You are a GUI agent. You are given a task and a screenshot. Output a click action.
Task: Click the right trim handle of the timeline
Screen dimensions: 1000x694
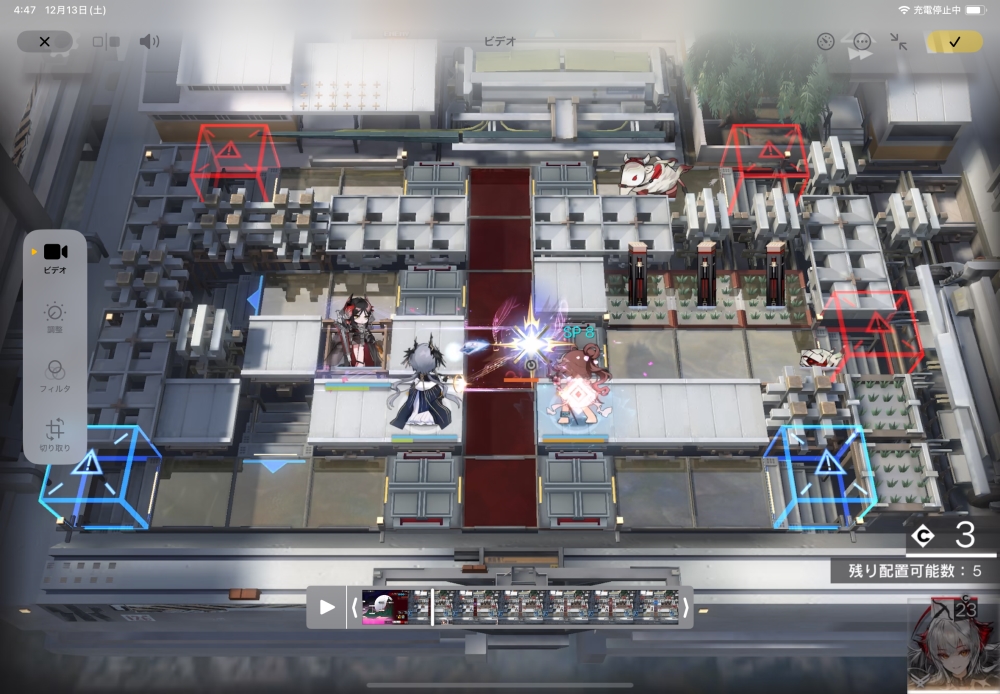click(x=685, y=607)
